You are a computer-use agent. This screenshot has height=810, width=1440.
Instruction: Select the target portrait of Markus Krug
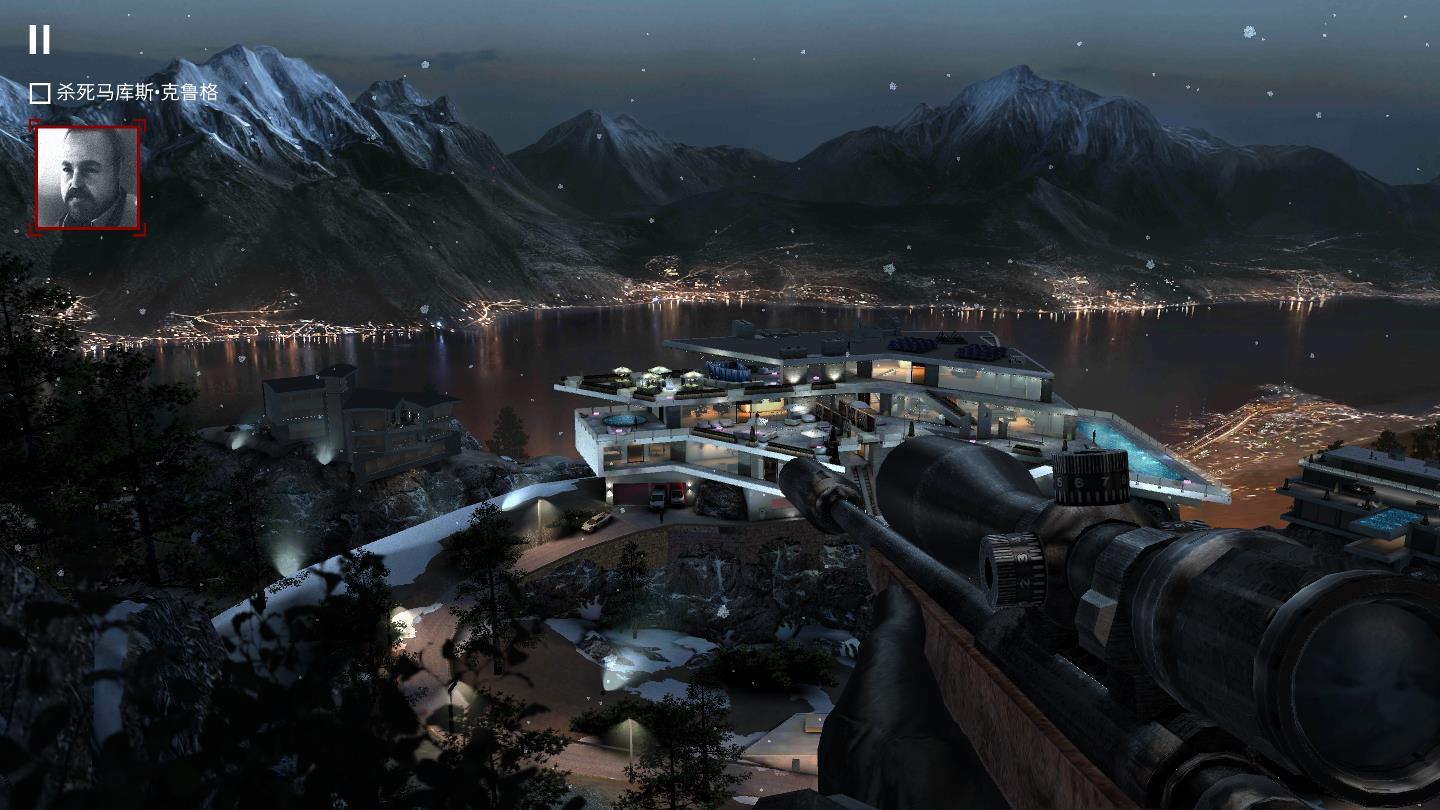click(87, 178)
